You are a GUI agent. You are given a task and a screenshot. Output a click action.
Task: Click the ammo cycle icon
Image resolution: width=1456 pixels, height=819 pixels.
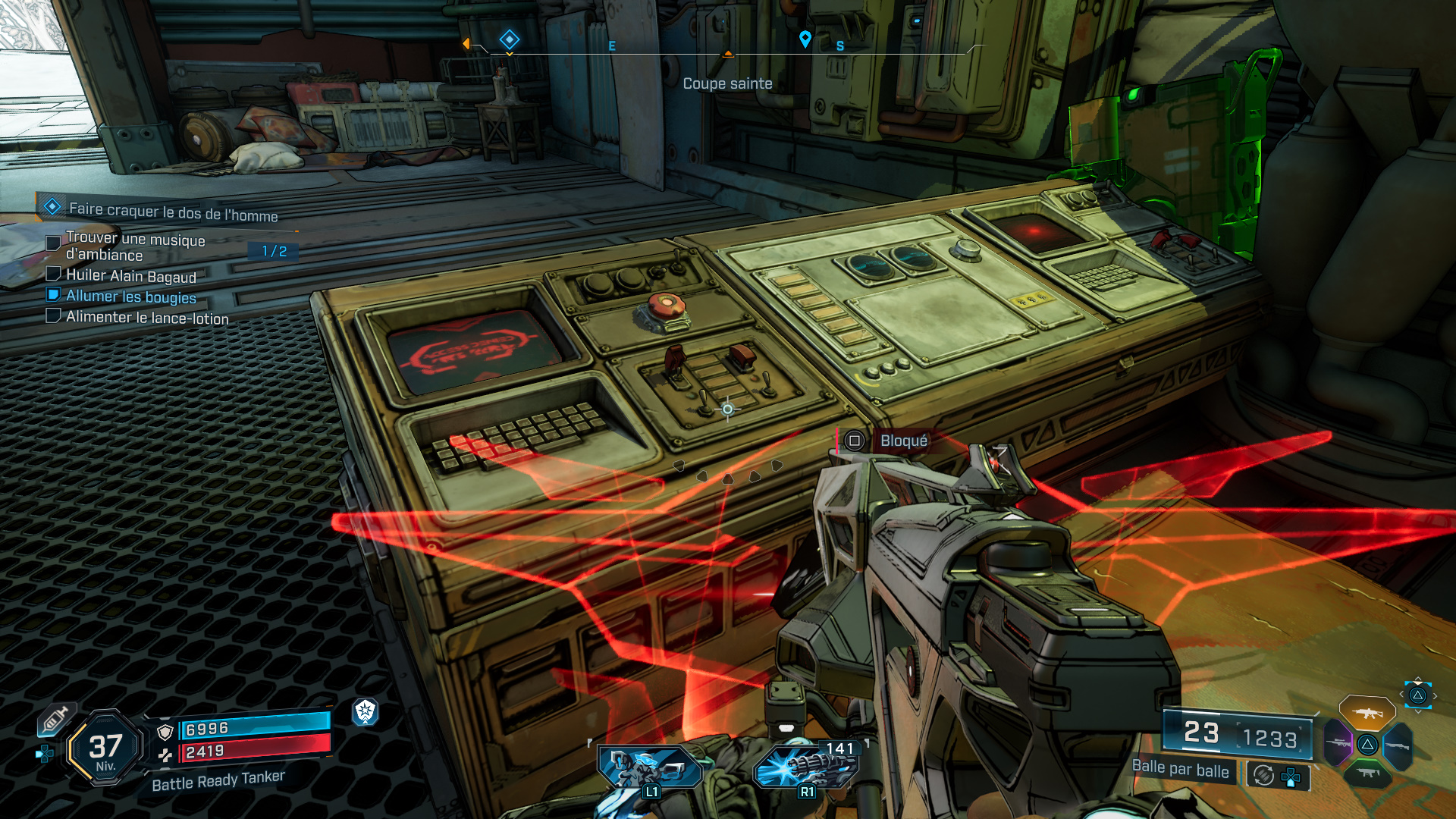[1263, 775]
